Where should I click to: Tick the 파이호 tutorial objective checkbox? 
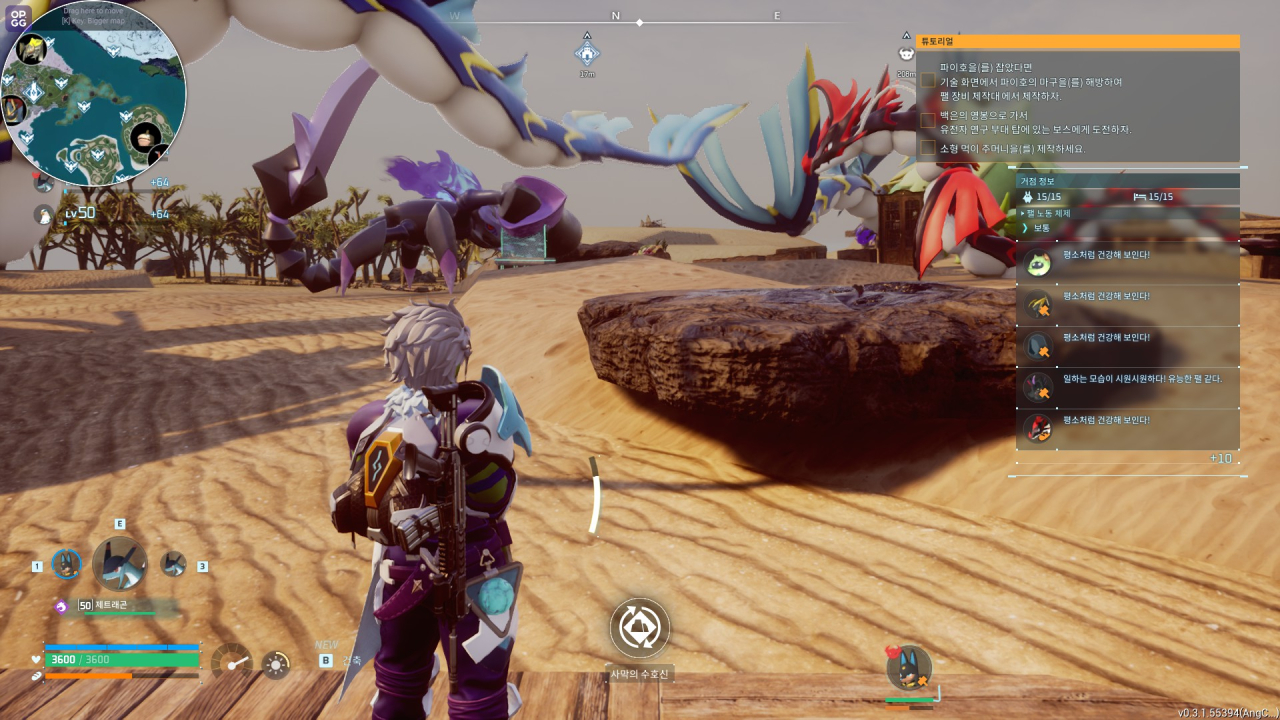coord(928,80)
